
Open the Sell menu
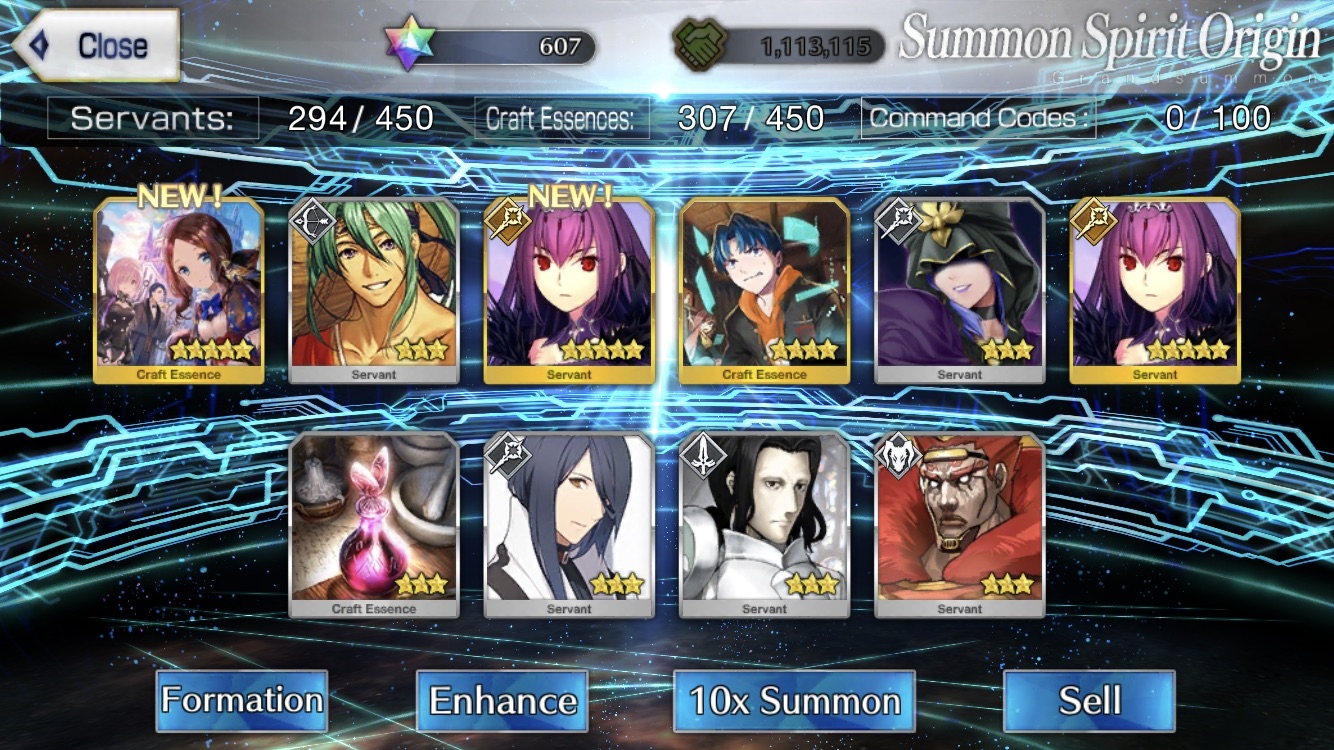pos(1089,700)
